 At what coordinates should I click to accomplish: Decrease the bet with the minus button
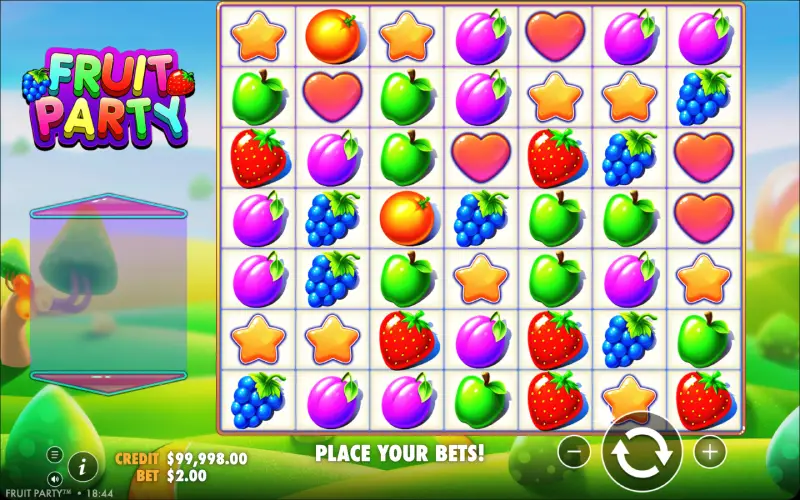point(574,452)
